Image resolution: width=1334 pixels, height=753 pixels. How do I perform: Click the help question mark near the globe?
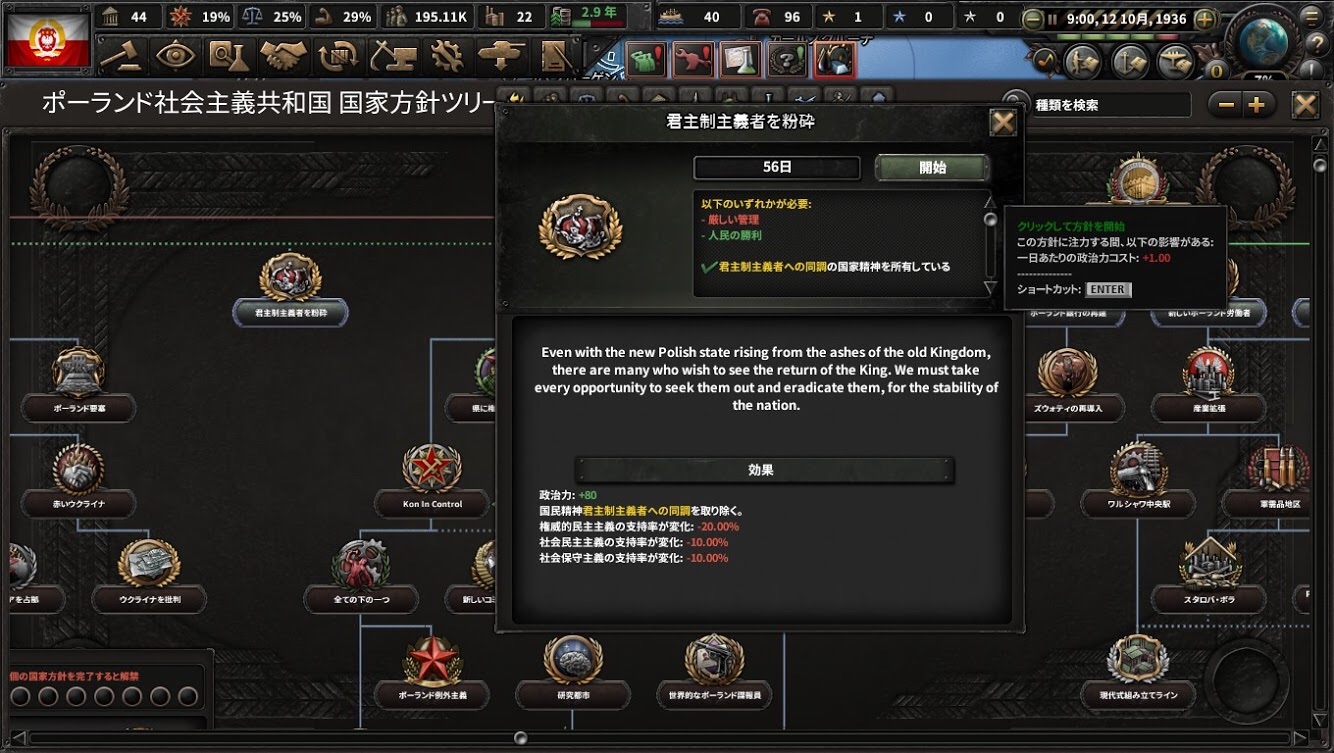(1319, 42)
